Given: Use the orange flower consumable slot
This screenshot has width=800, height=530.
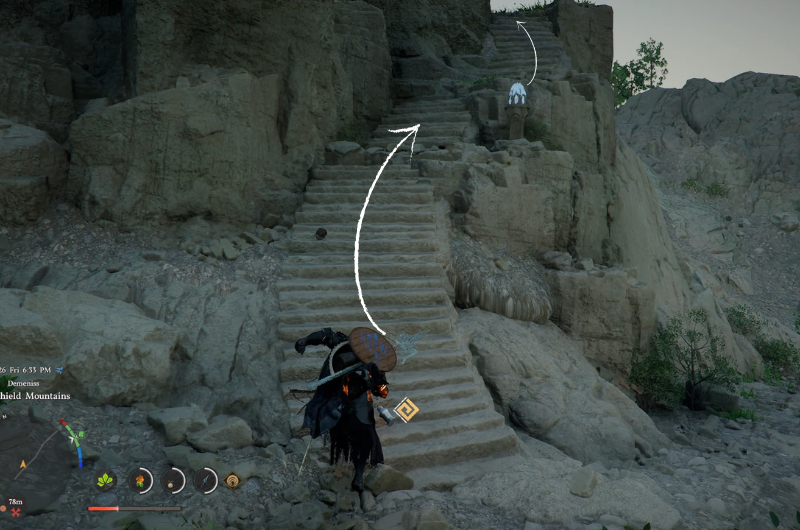Looking at the screenshot, I should [x=141, y=480].
